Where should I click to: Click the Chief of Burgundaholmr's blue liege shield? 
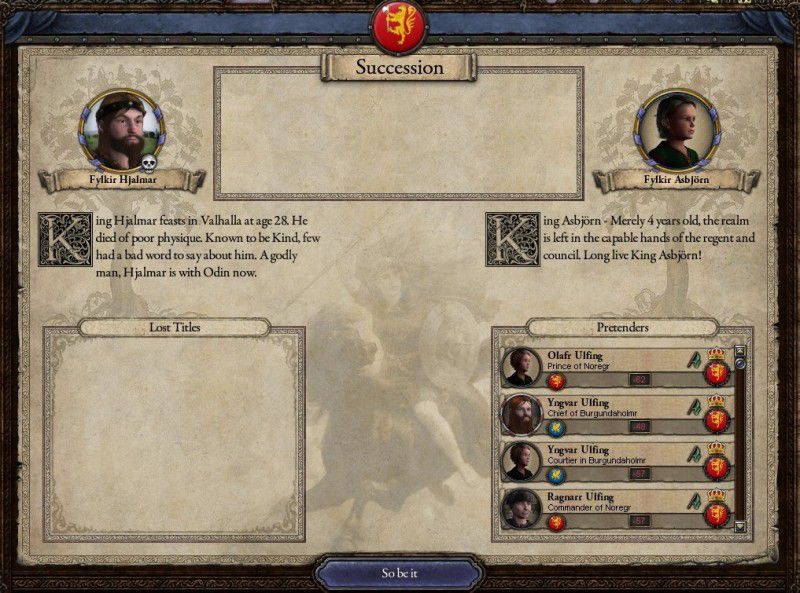pyautogui.click(x=556, y=427)
